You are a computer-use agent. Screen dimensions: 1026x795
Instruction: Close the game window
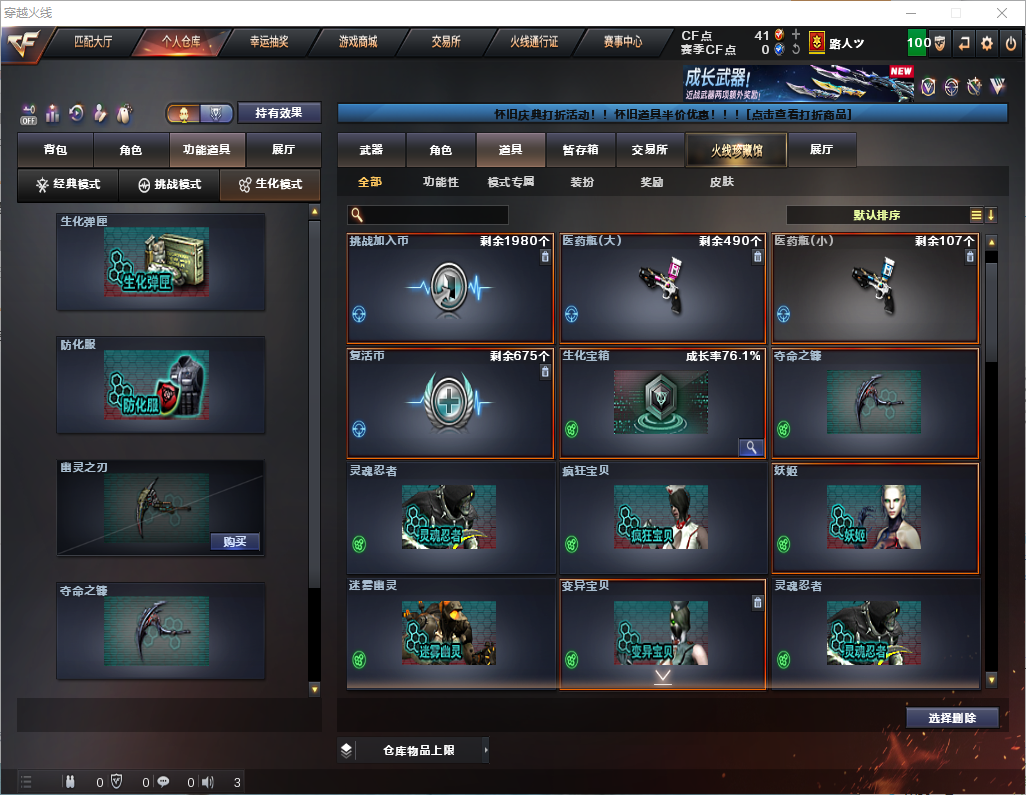click(1001, 13)
